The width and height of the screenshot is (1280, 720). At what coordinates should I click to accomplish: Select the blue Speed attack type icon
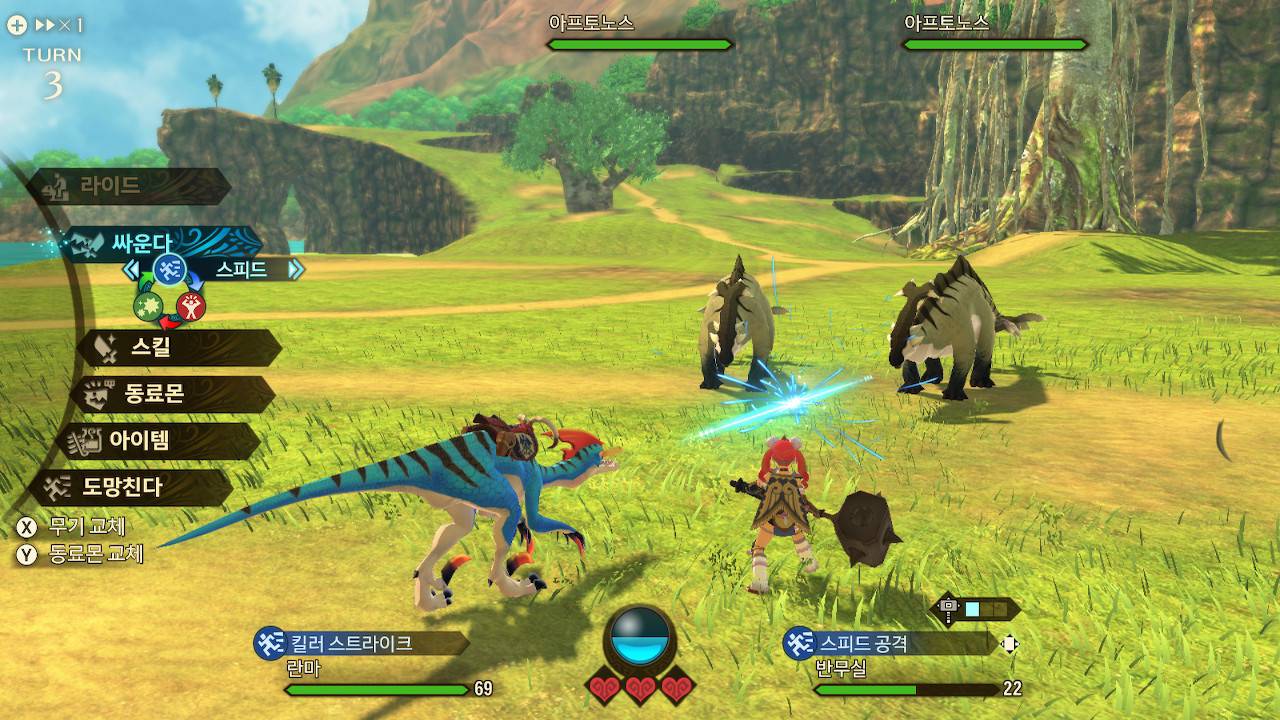tap(169, 269)
